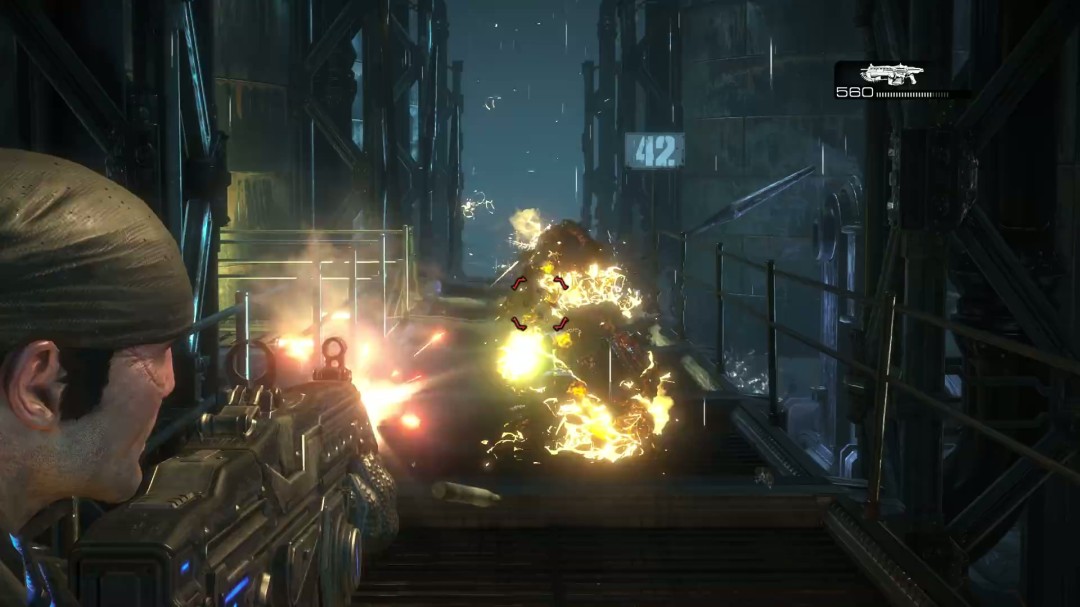Select the Lancer rifle weapon icon
Viewport: 1080px width, 607px height.
click(892, 73)
